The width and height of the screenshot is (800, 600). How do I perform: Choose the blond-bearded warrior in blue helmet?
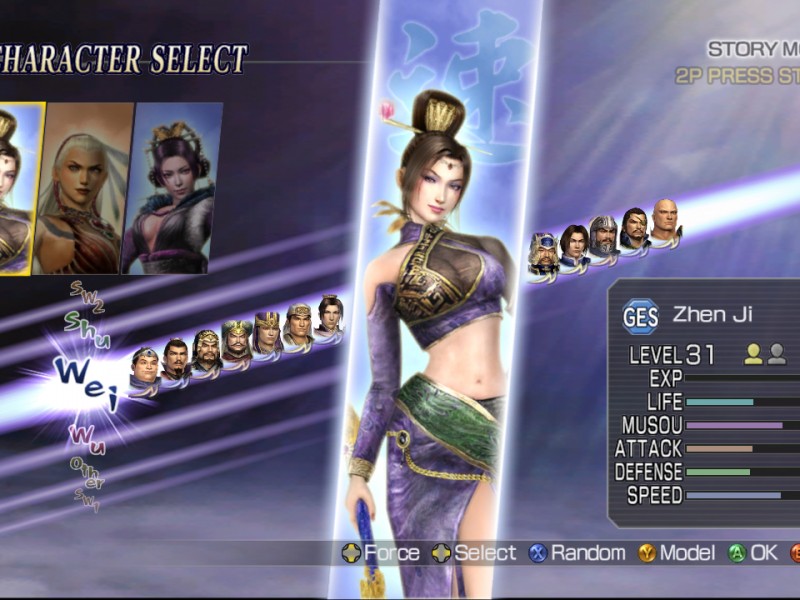pos(543,252)
